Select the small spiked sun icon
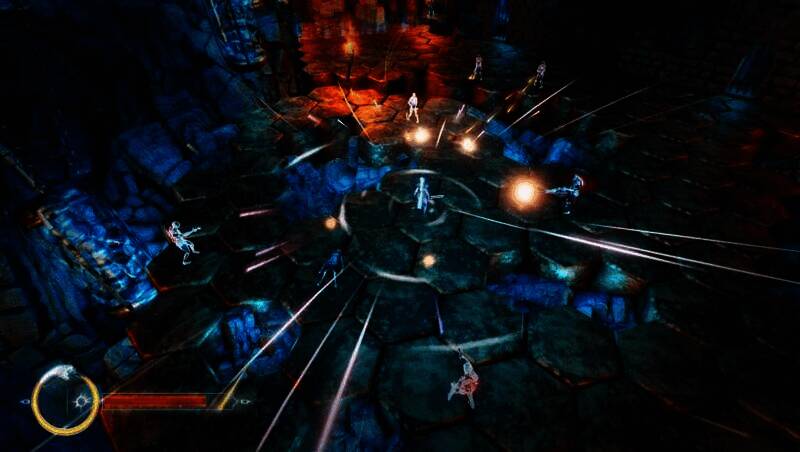Image resolution: width=800 pixels, height=452 pixels. click(x=82, y=401)
